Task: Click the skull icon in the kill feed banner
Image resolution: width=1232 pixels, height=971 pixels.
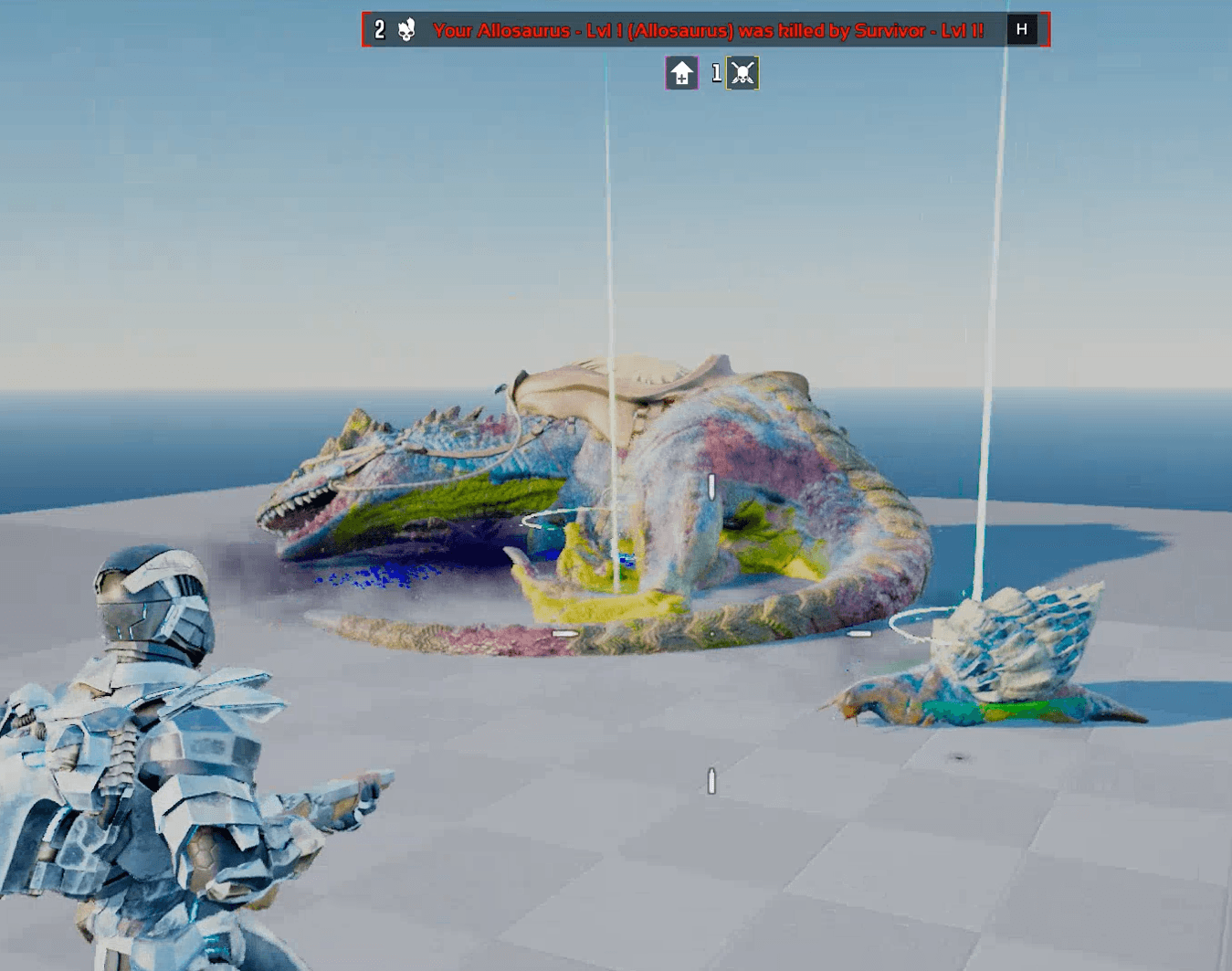Action: 407,28
